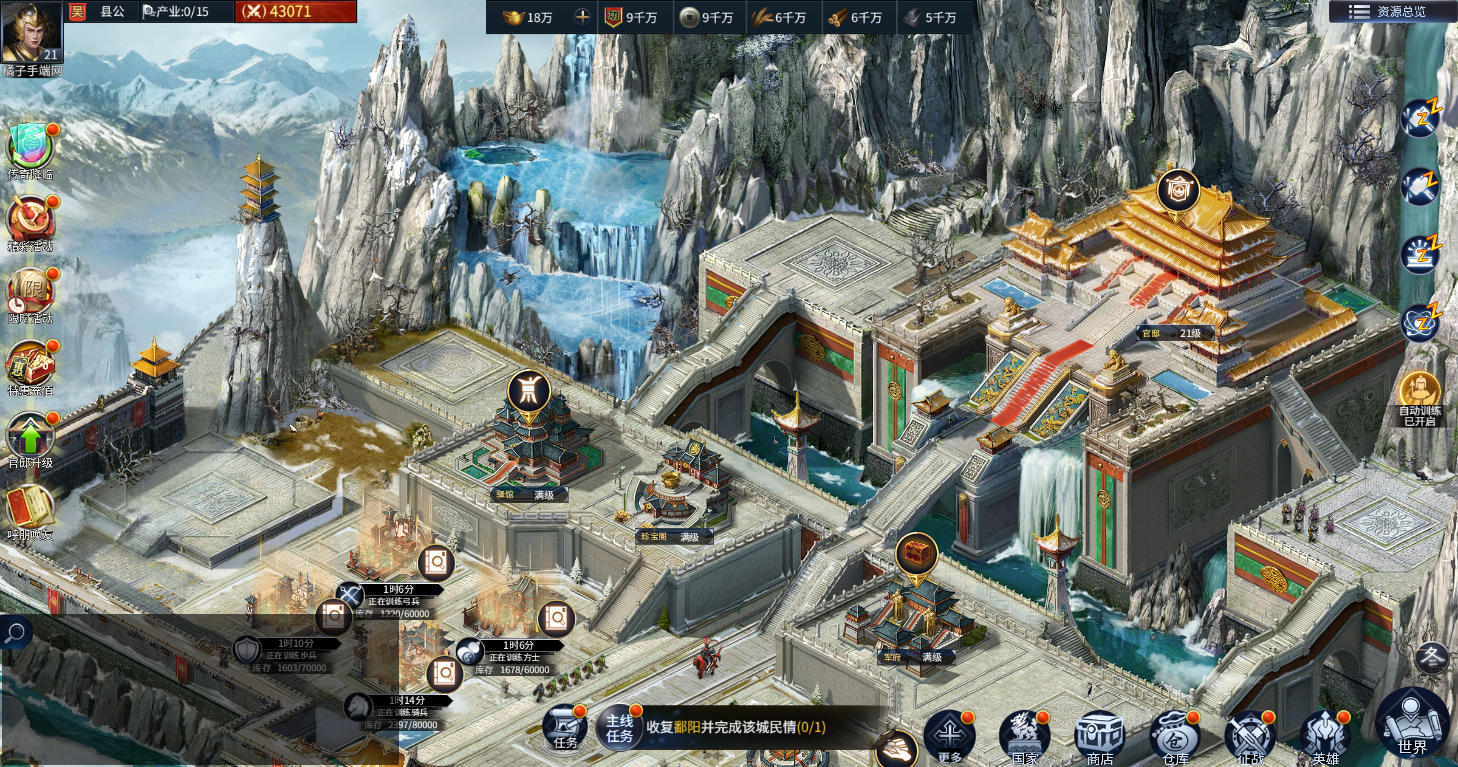Image resolution: width=1458 pixels, height=767 pixels.
Task: Toggle the 自动训练 auto-training button
Action: click(1419, 393)
